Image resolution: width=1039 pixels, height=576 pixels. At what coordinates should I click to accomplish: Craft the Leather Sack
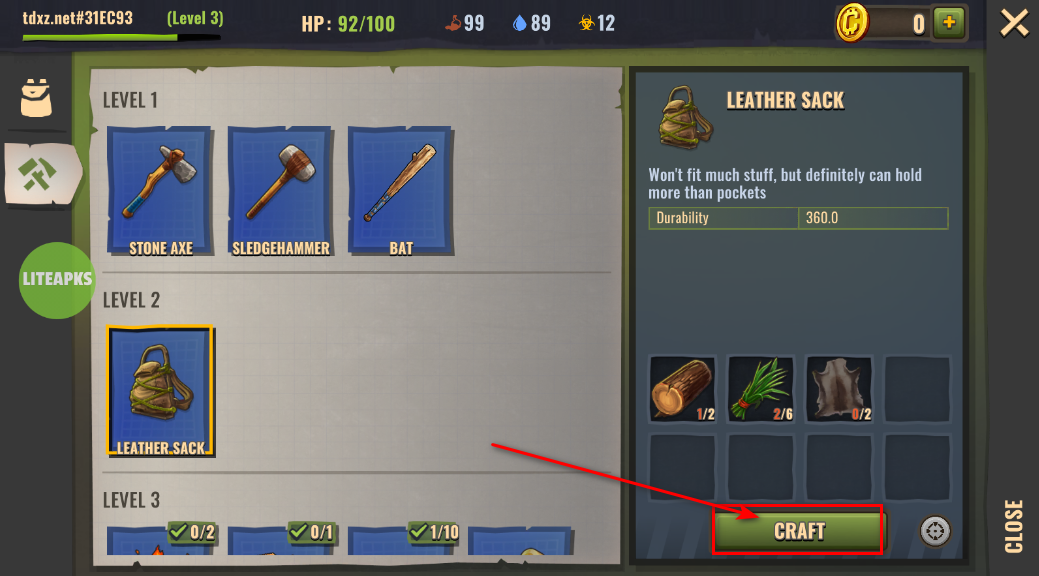tap(798, 531)
